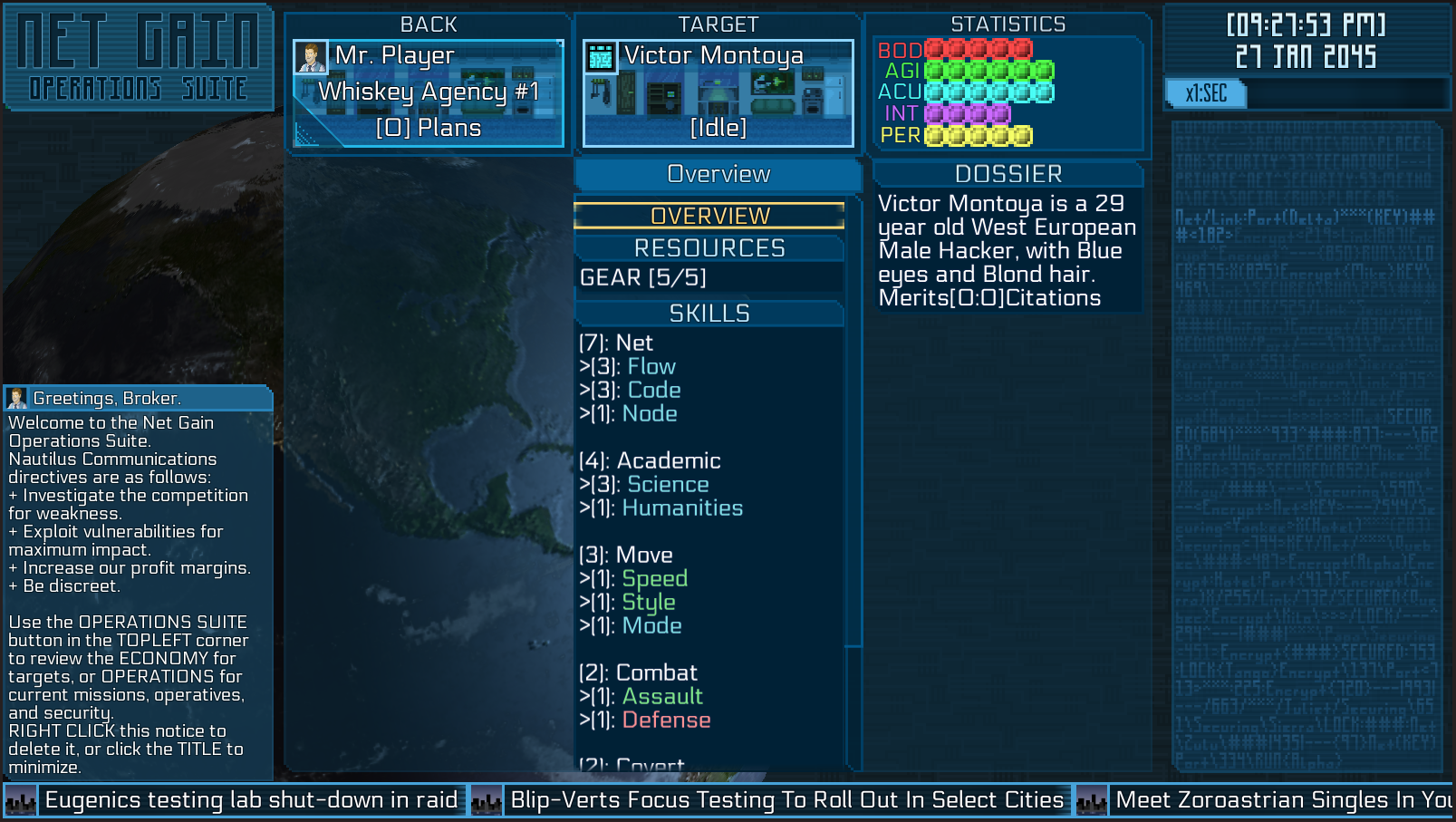Select the Defense combat skill
1456x822 pixels.
[666, 720]
